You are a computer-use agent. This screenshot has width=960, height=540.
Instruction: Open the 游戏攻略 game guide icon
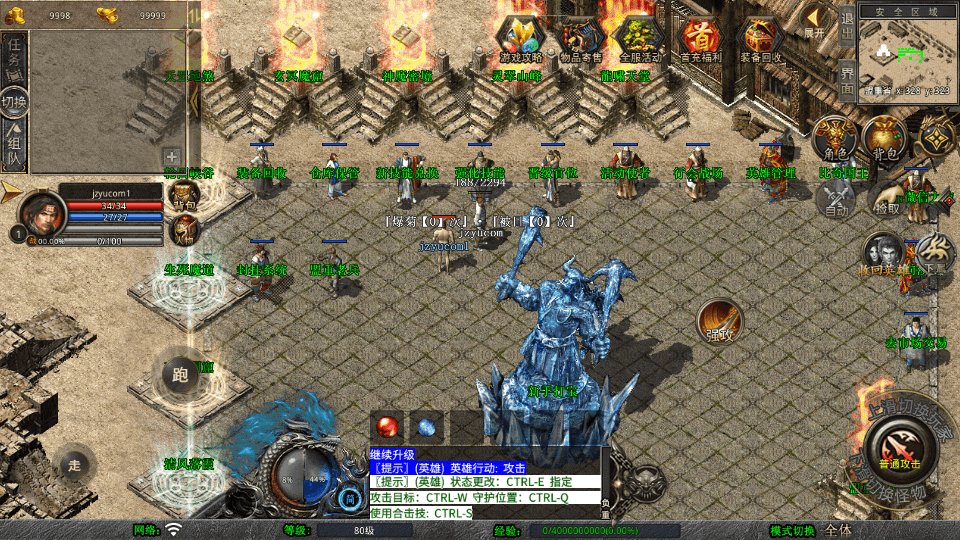pos(520,38)
